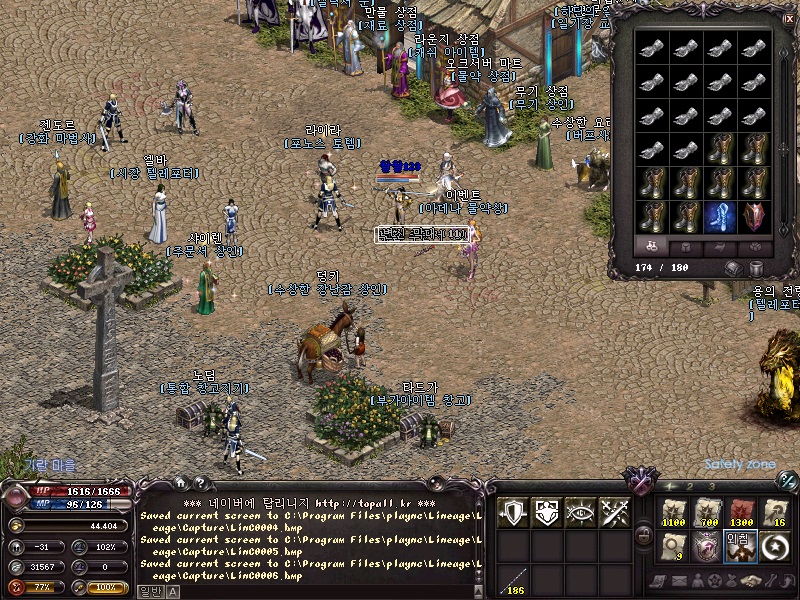Activate the shield skill icon
Screen dimensions: 800x600
pos(513,511)
